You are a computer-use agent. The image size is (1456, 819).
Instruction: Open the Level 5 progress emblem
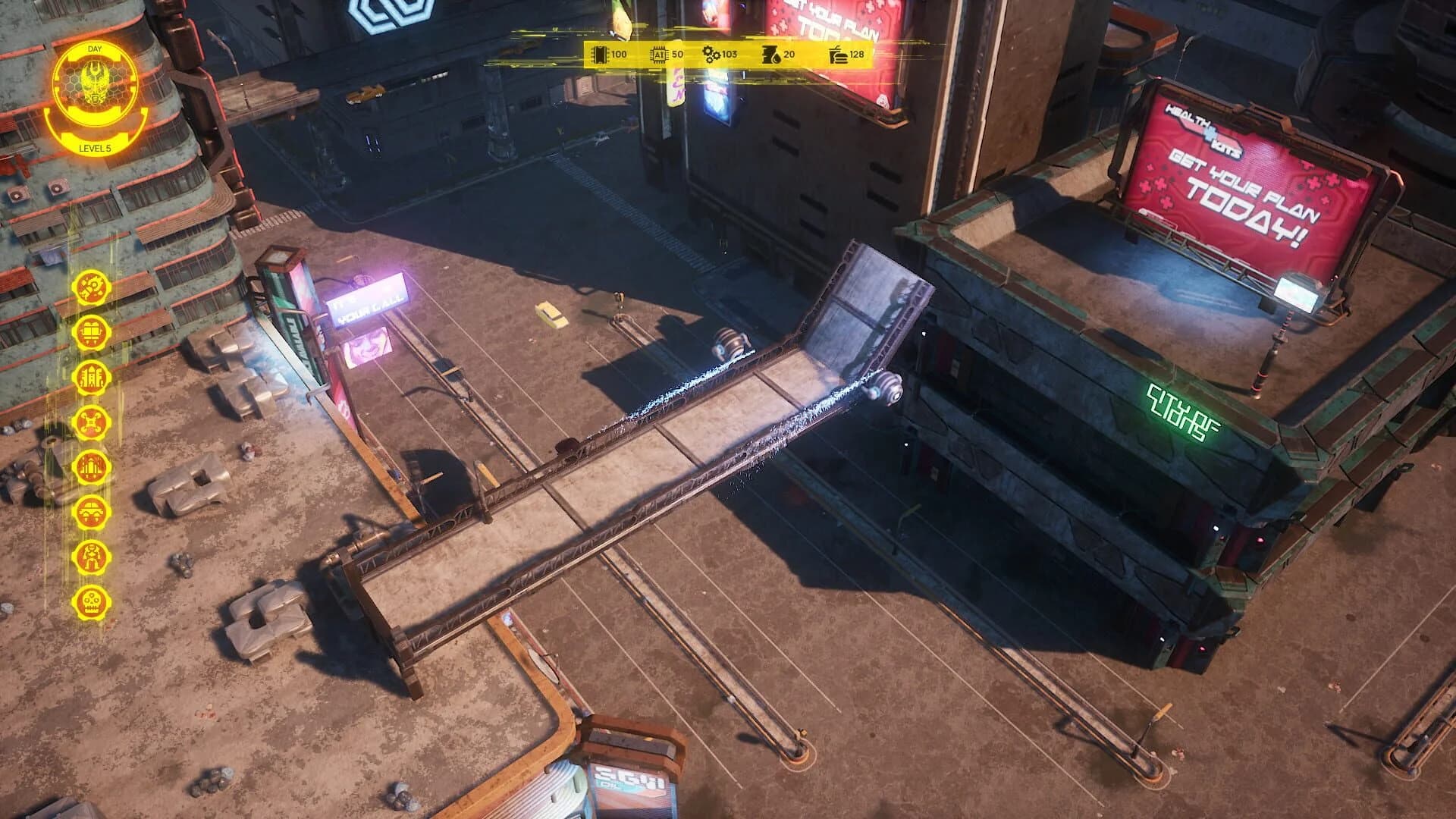tap(95, 149)
